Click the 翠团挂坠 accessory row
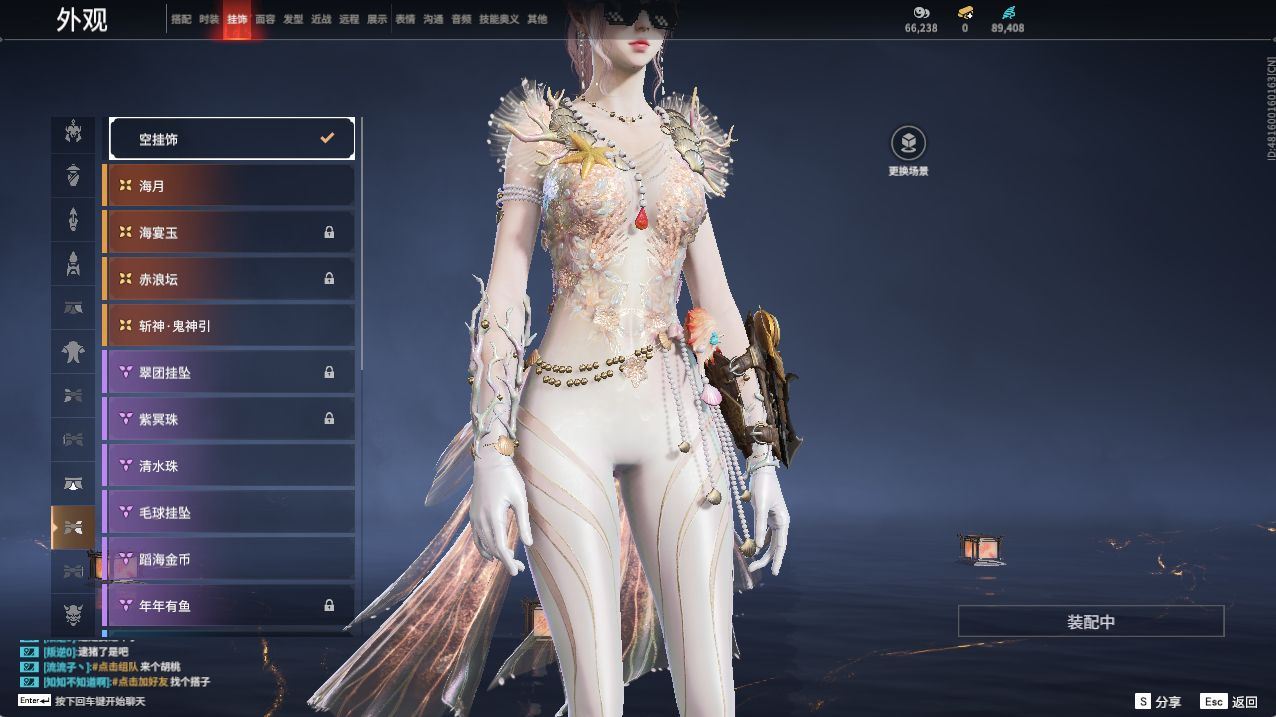Screen dimensions: 1276x717 point(229,373)
